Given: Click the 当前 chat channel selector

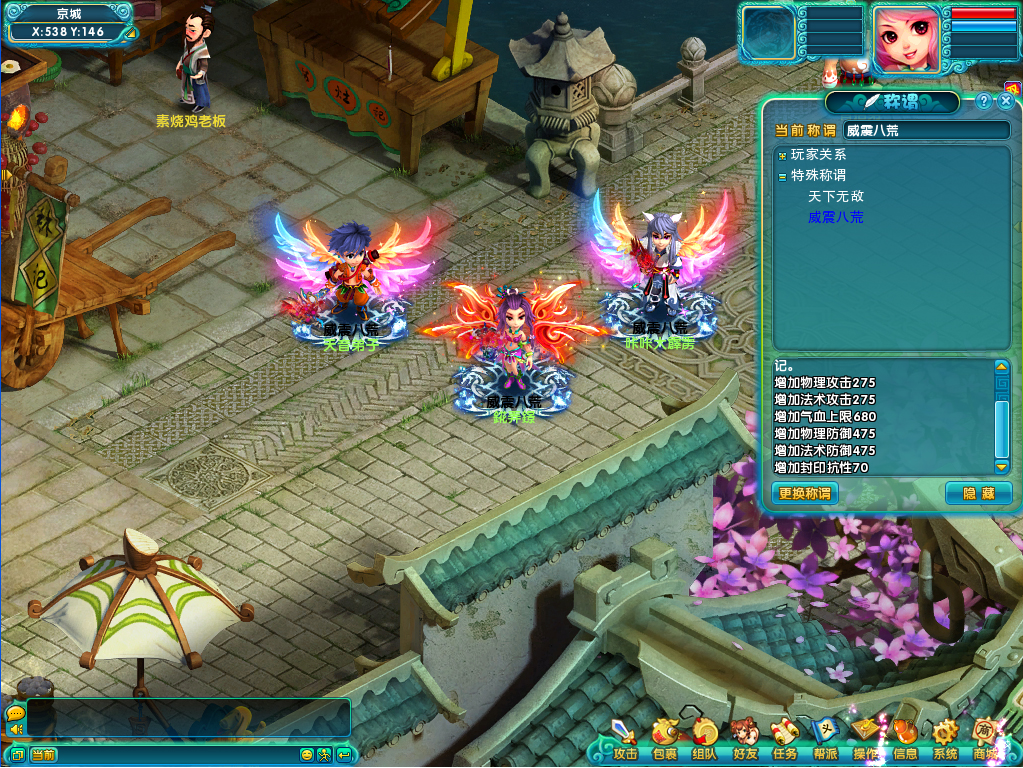Looking at the screenshot, I should click(x=43, y=755).
